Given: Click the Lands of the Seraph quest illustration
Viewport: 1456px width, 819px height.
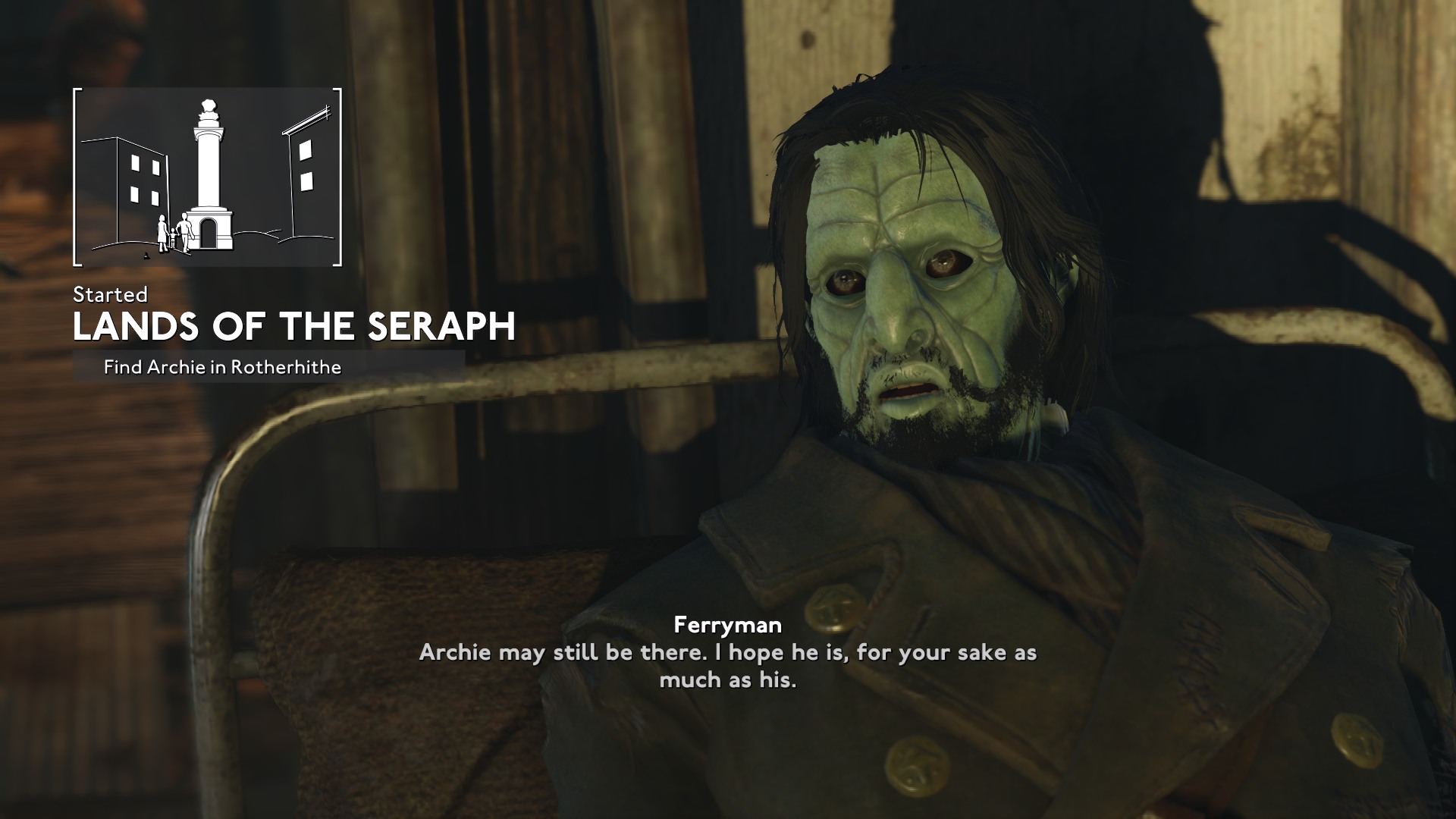Looking at the screenshot, I should [x=207, y=177].
